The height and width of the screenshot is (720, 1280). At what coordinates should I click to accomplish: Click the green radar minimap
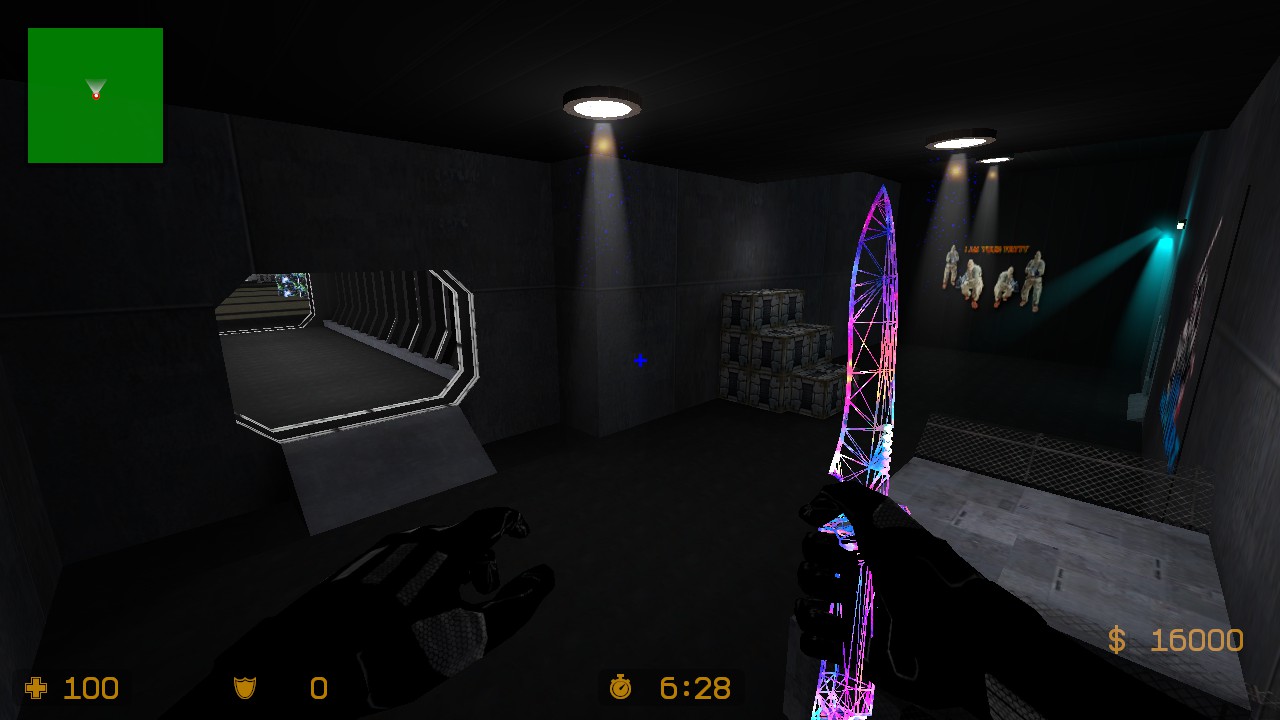point(95,95)
